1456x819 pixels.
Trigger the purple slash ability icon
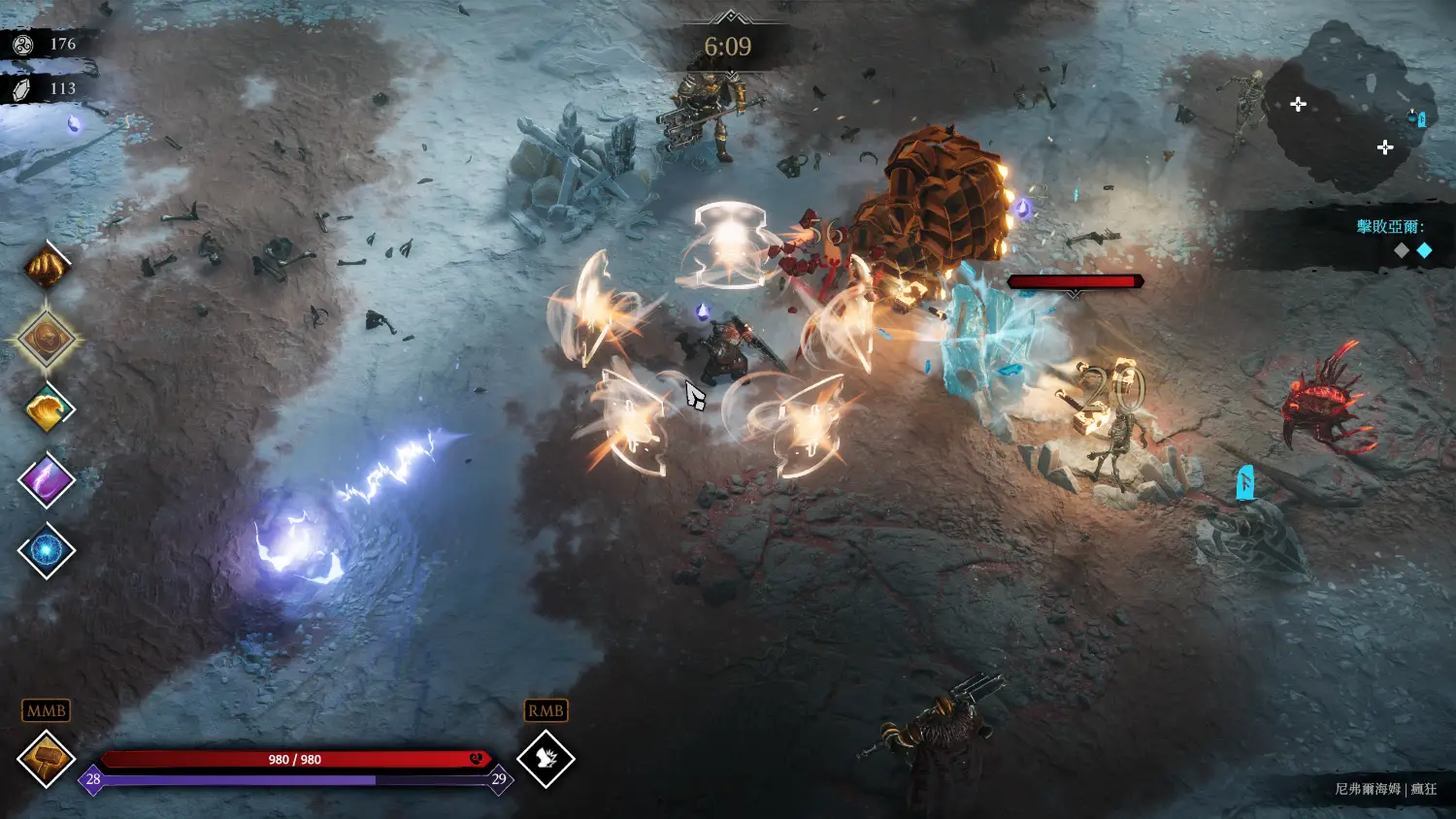(46, 480)
